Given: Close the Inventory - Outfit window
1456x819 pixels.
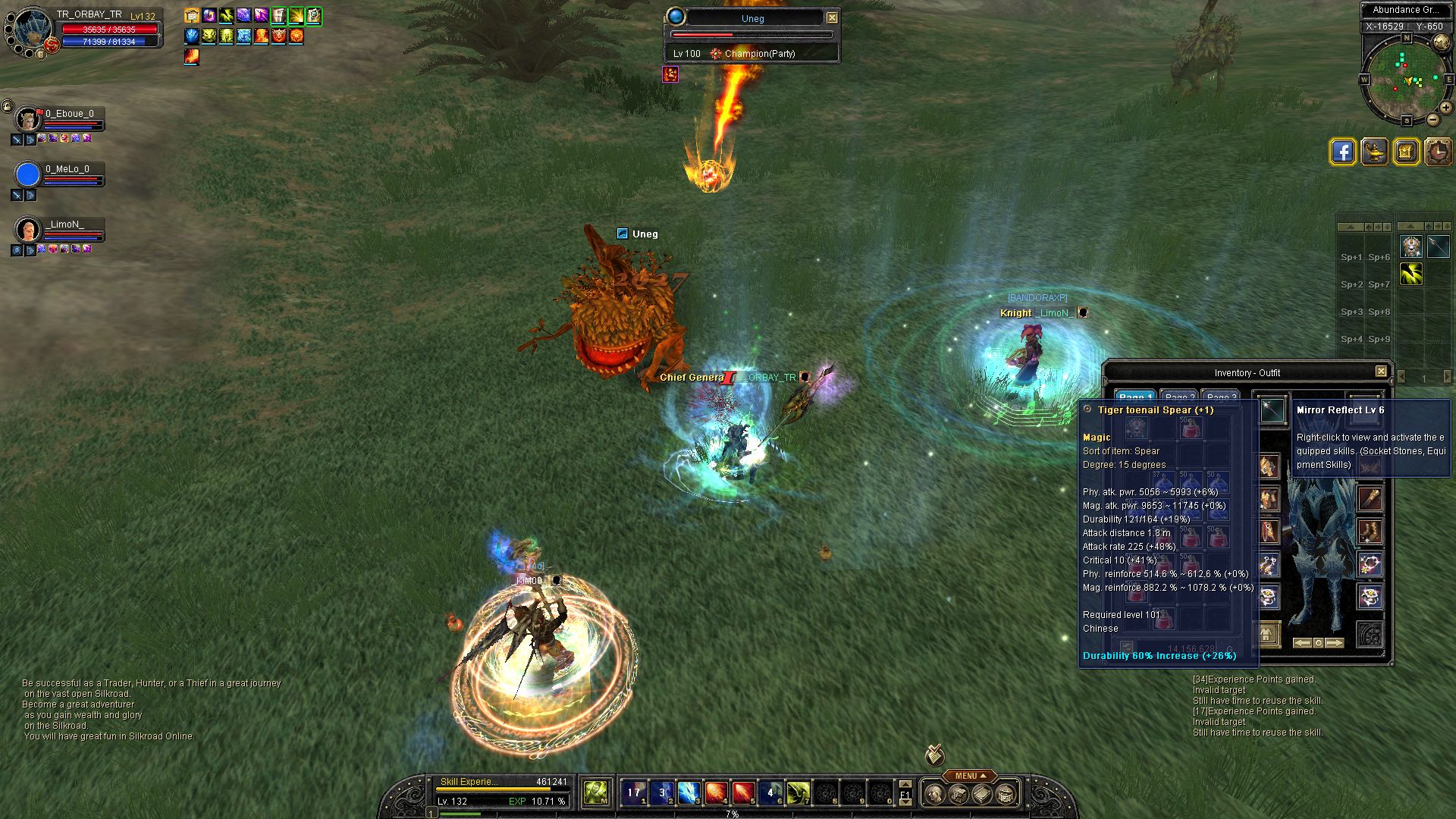Looking at the screenshot, I should (1381, 372).
